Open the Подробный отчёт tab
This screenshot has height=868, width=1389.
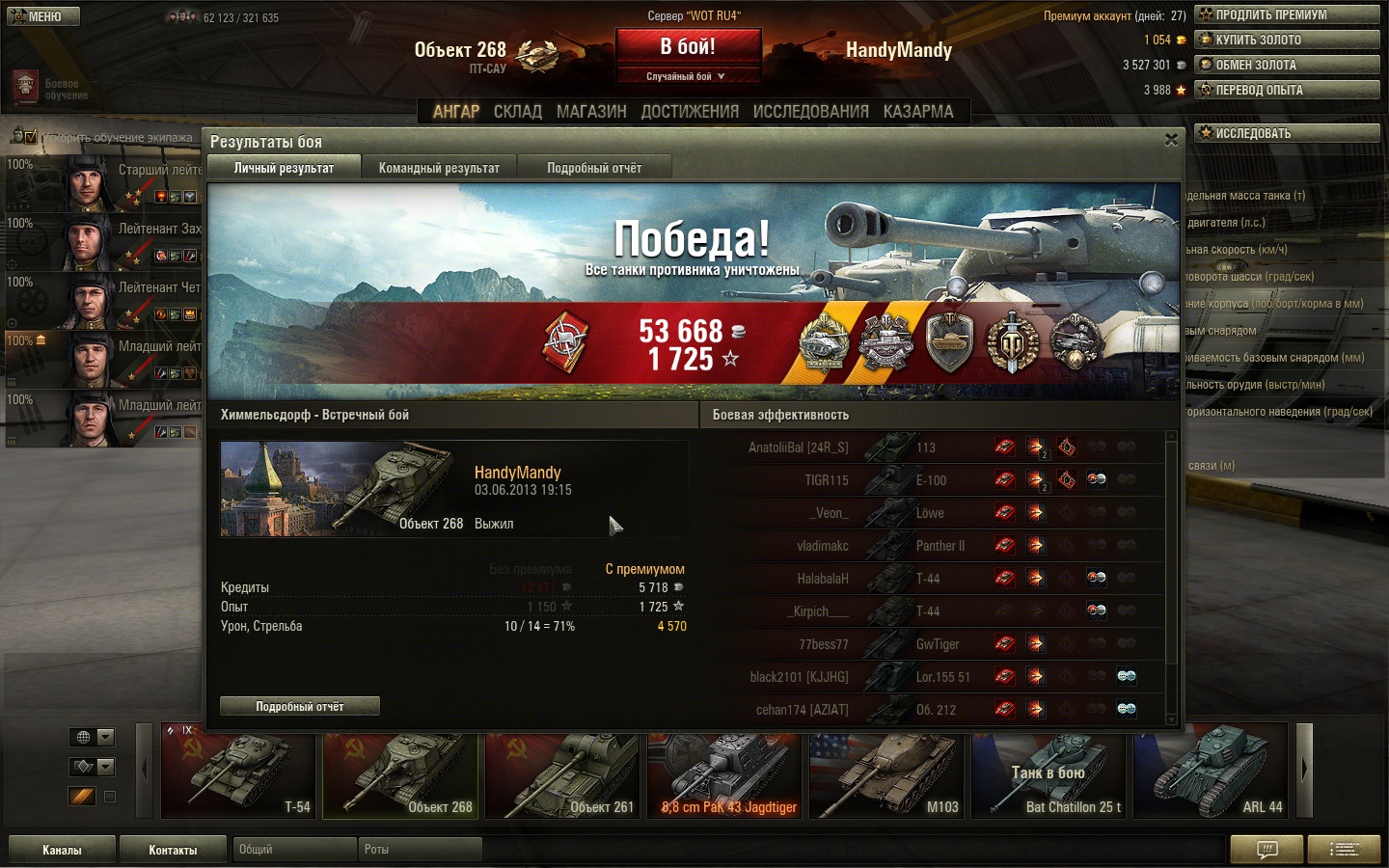tap(594, 168)
